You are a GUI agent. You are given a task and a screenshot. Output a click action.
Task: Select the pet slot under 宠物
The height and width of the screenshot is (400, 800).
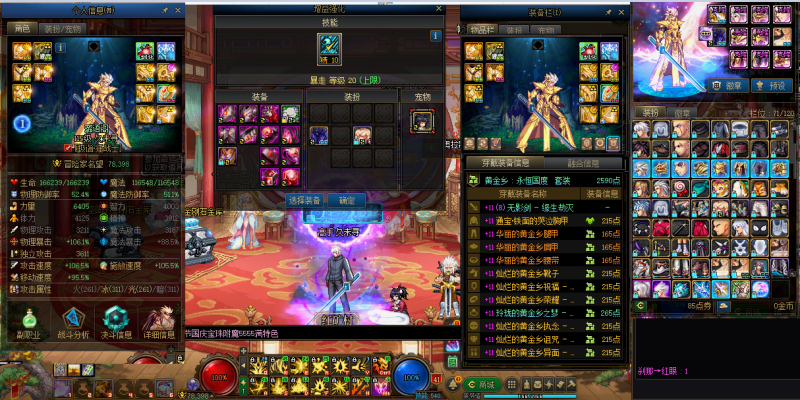pos(422,121)
